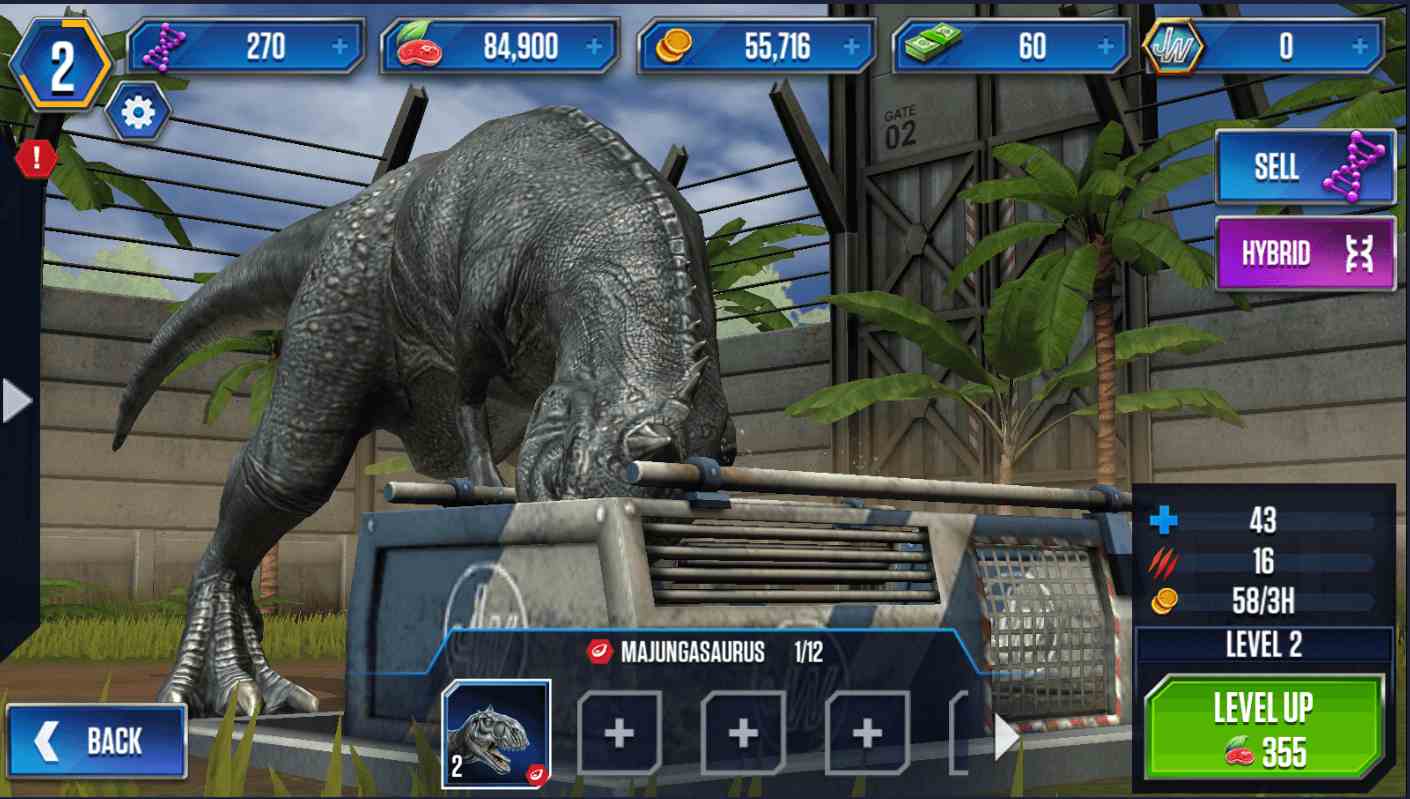Go BACK to the park view
The image size is (1410, 799).
pyautogui.click(x=97, y=739)
